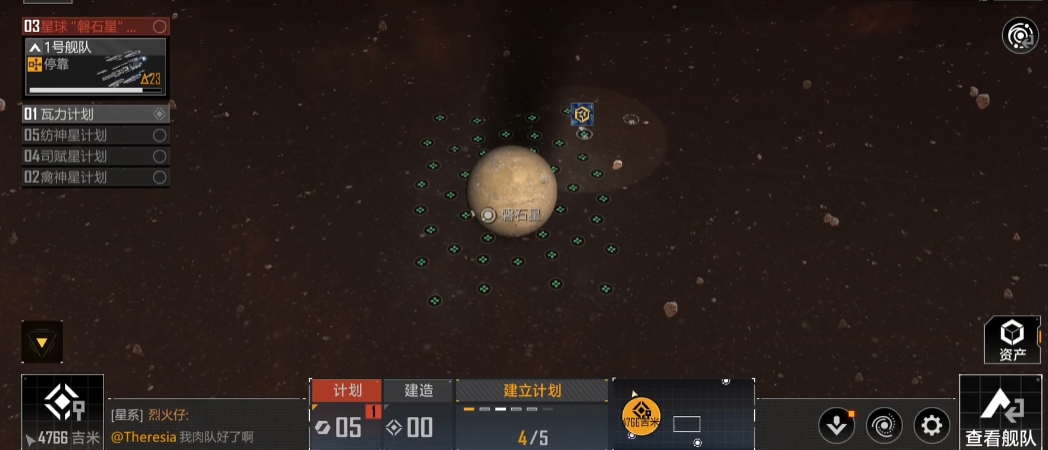Select the 磐石星 planet label marker

pos(488,215)
